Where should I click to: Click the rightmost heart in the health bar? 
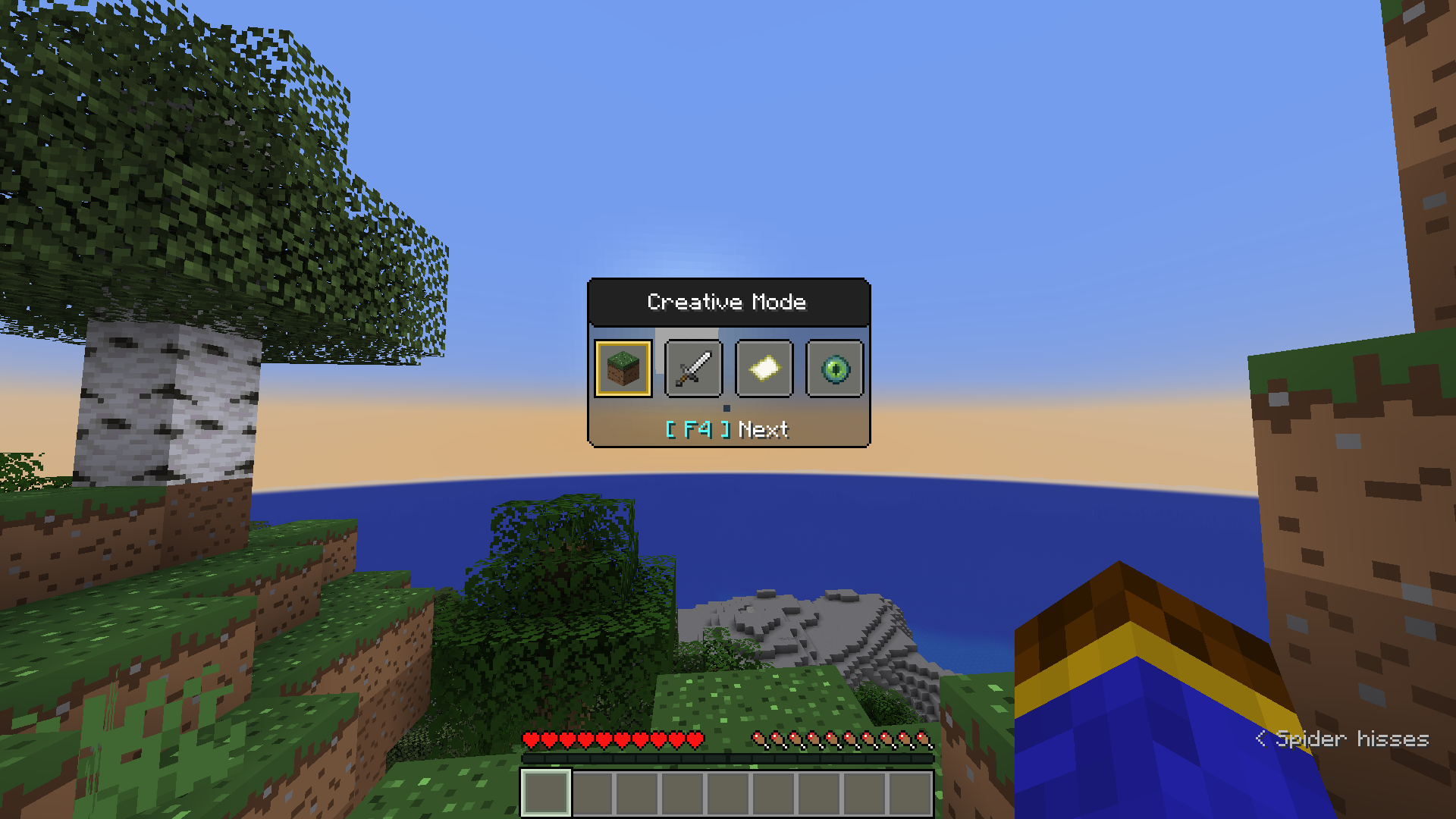(696, 739)
